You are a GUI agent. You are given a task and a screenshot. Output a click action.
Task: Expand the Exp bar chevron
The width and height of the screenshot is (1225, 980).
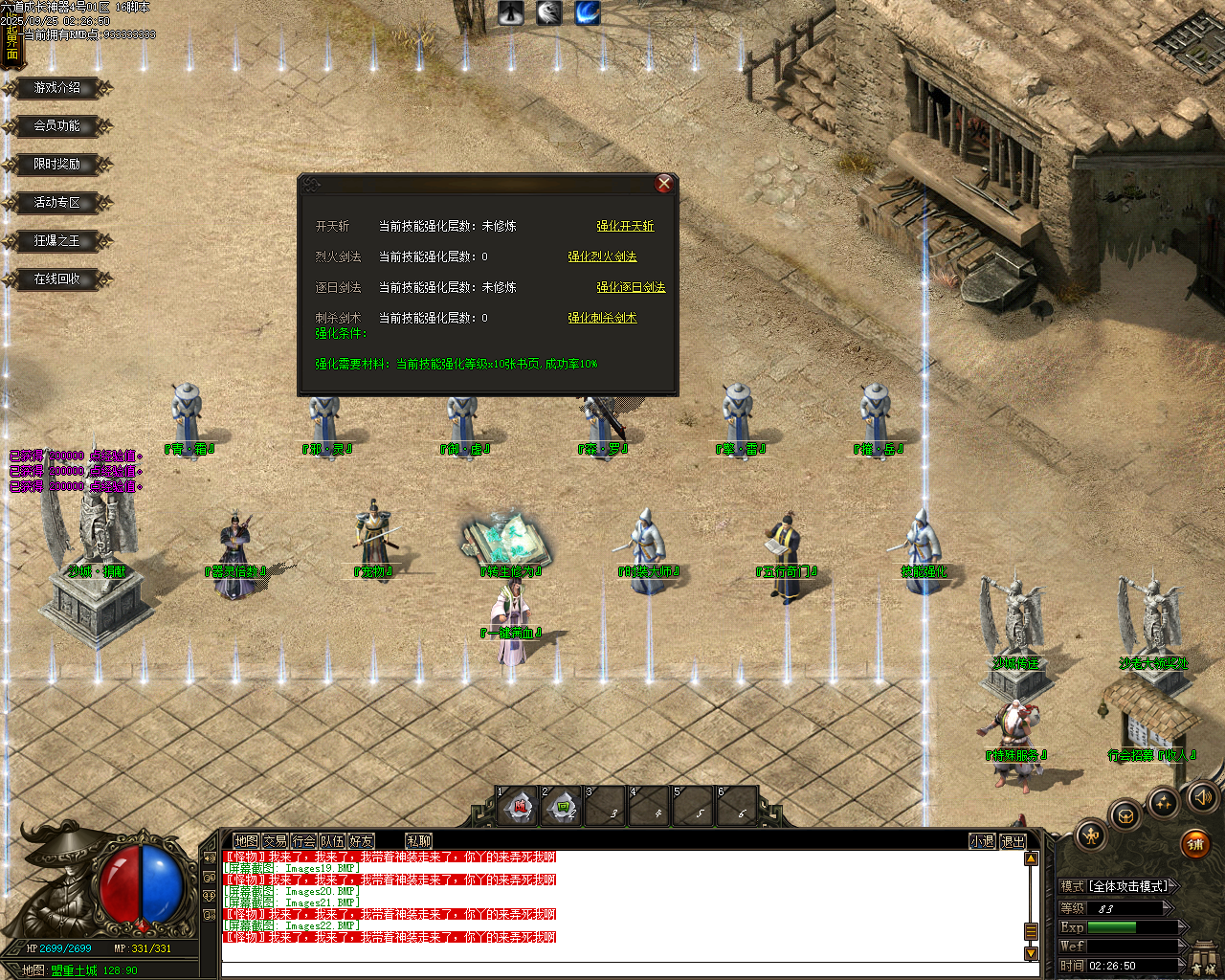[x=1180, y=927]
